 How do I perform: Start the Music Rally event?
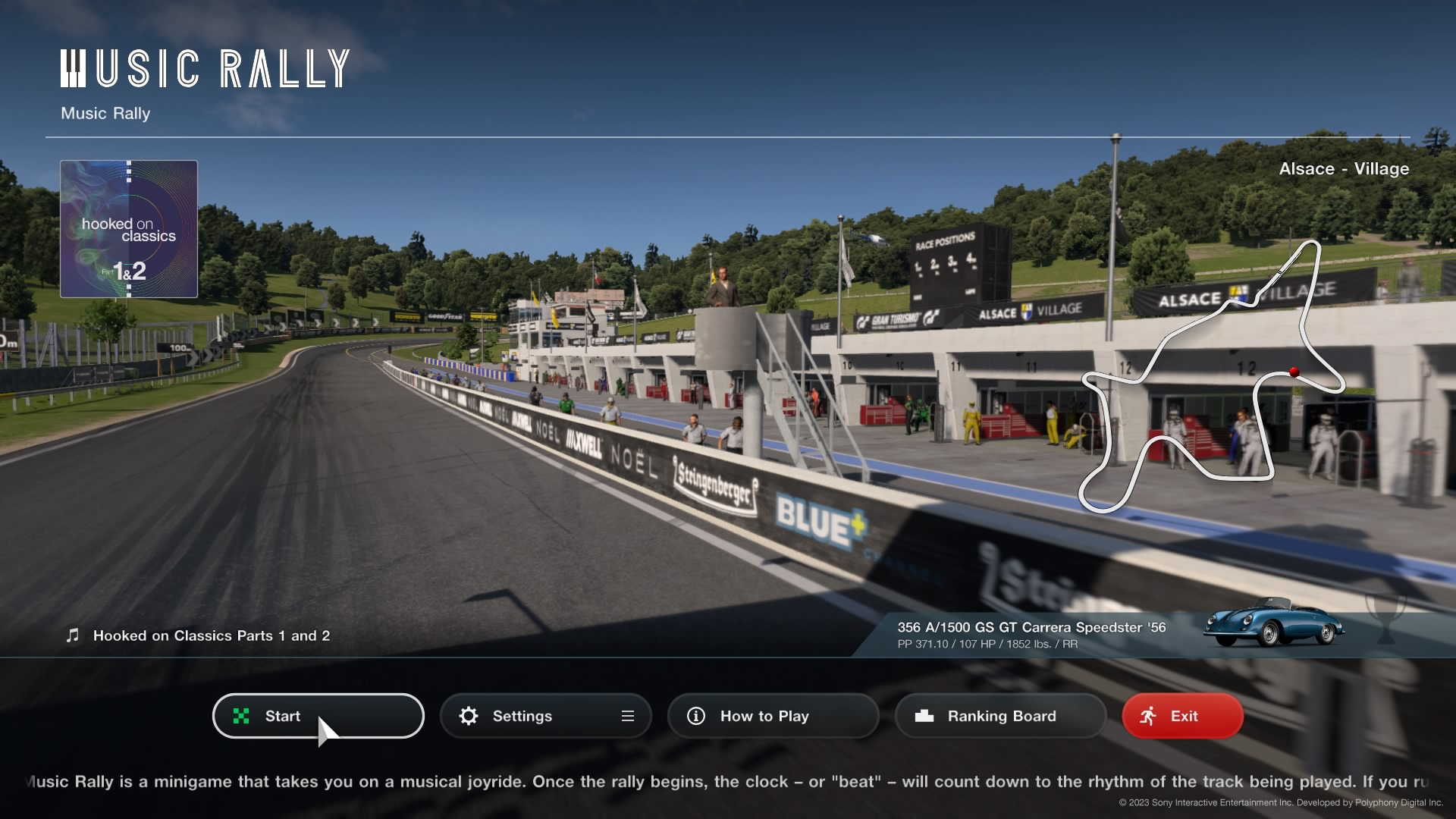point(317,716)
